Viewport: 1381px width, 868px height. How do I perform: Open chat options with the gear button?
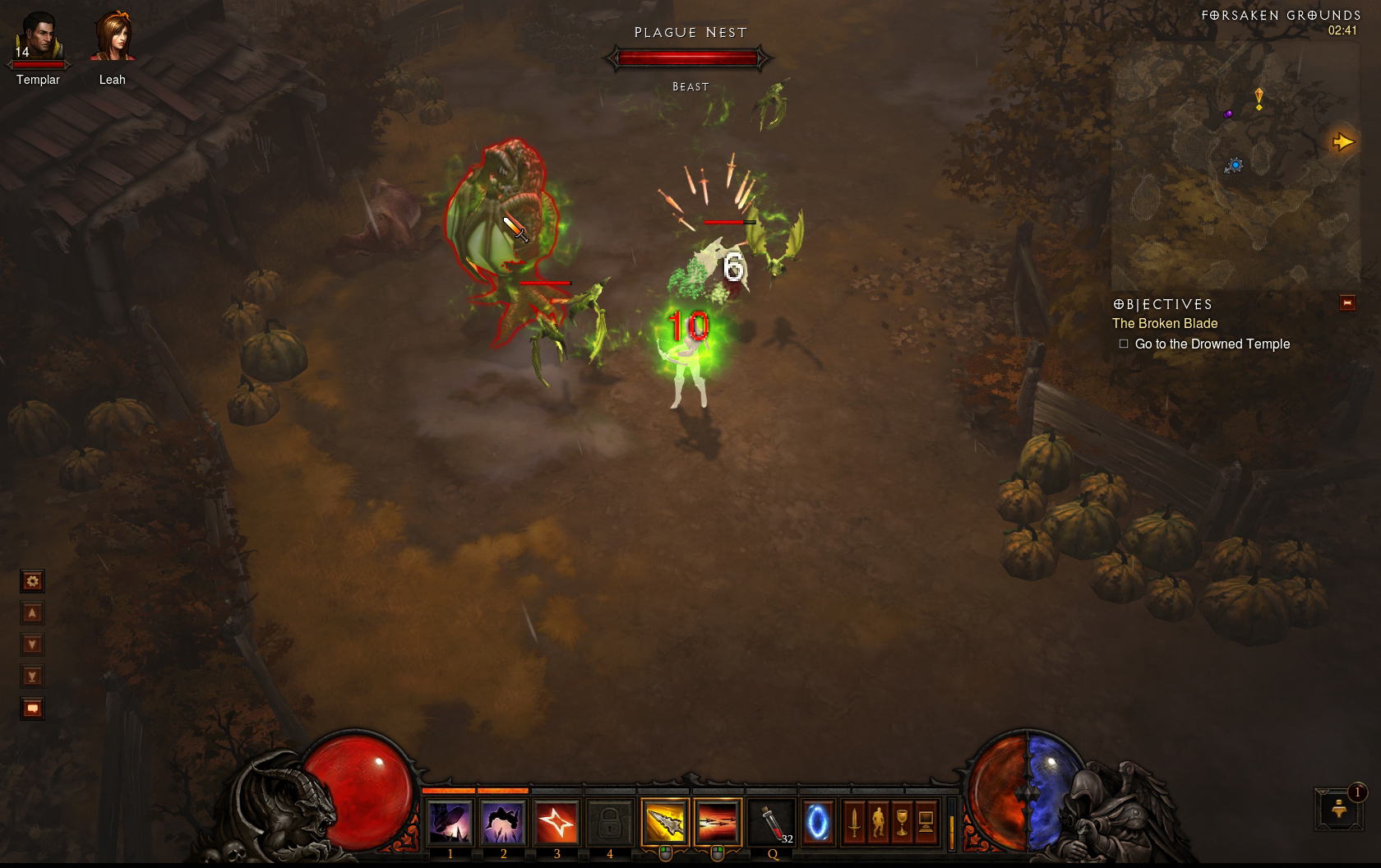click(x=32, y=582)
